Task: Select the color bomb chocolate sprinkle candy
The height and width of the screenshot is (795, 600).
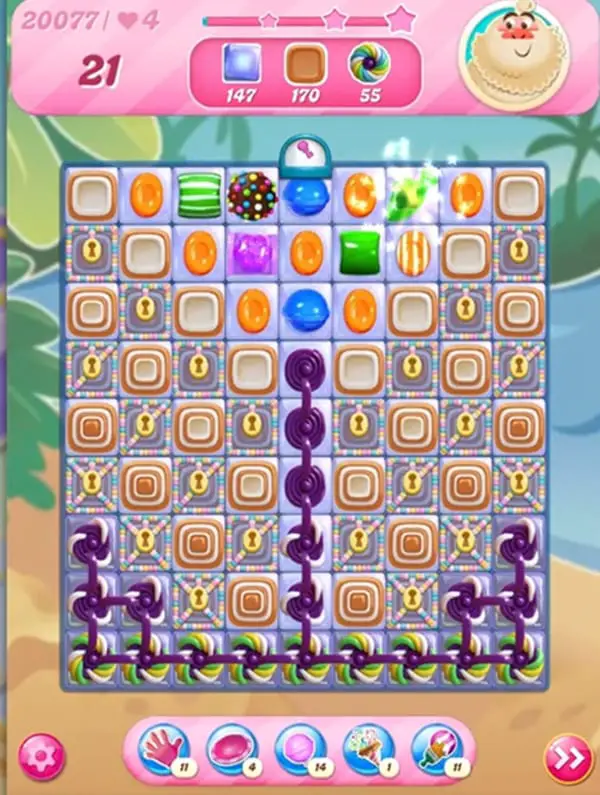Action: point(251,195)
